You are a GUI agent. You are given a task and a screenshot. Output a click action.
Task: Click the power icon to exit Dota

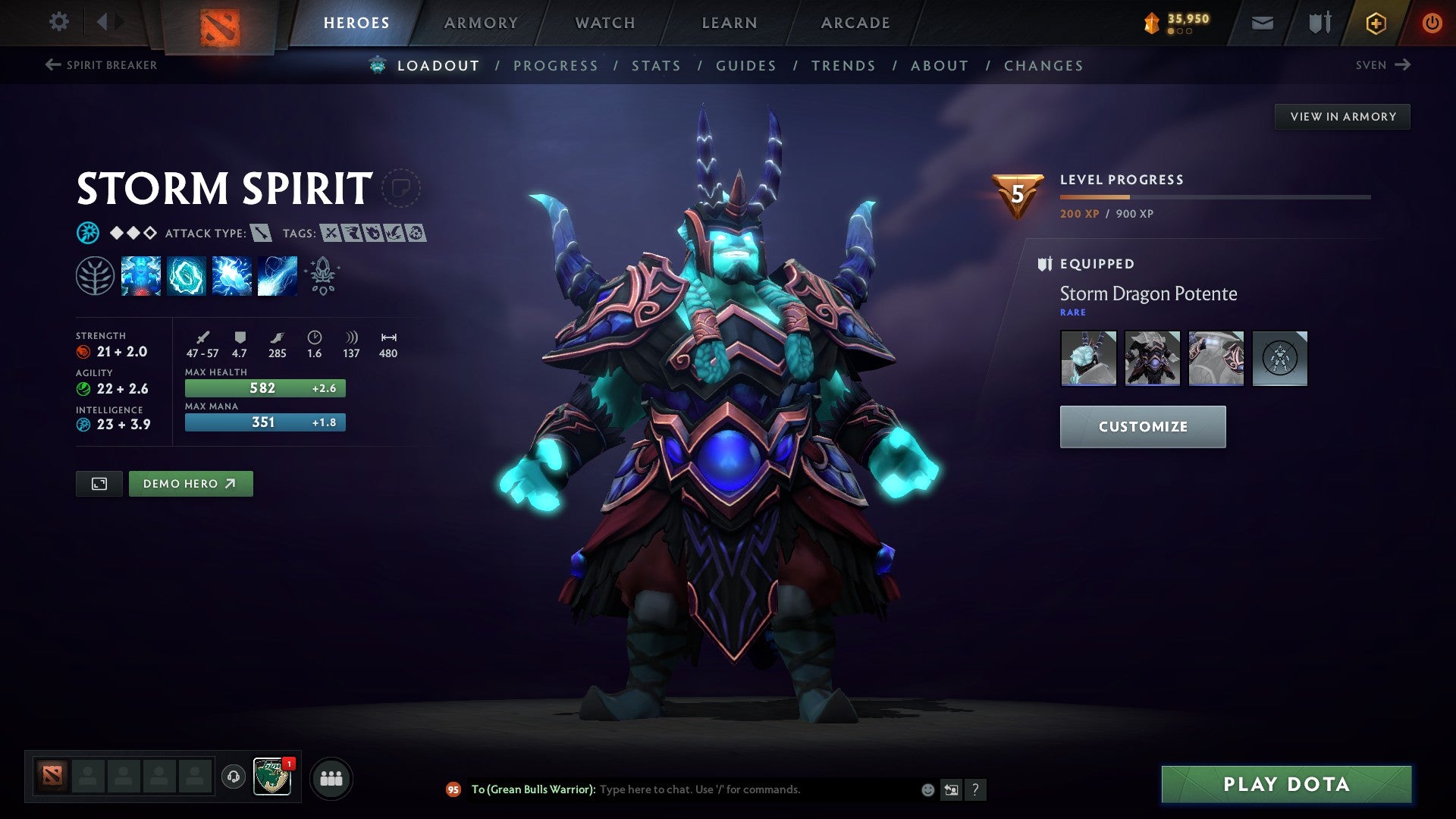[1432, 22]
